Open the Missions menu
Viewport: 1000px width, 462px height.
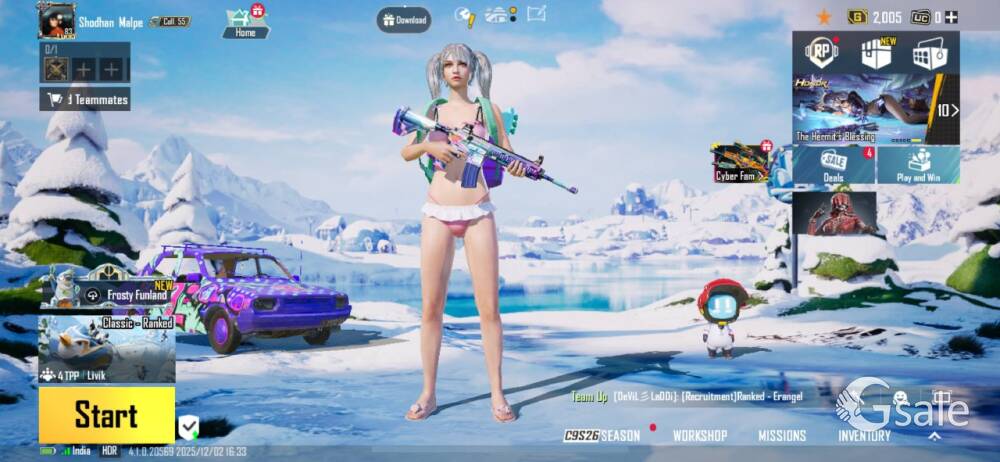(782, 436)
